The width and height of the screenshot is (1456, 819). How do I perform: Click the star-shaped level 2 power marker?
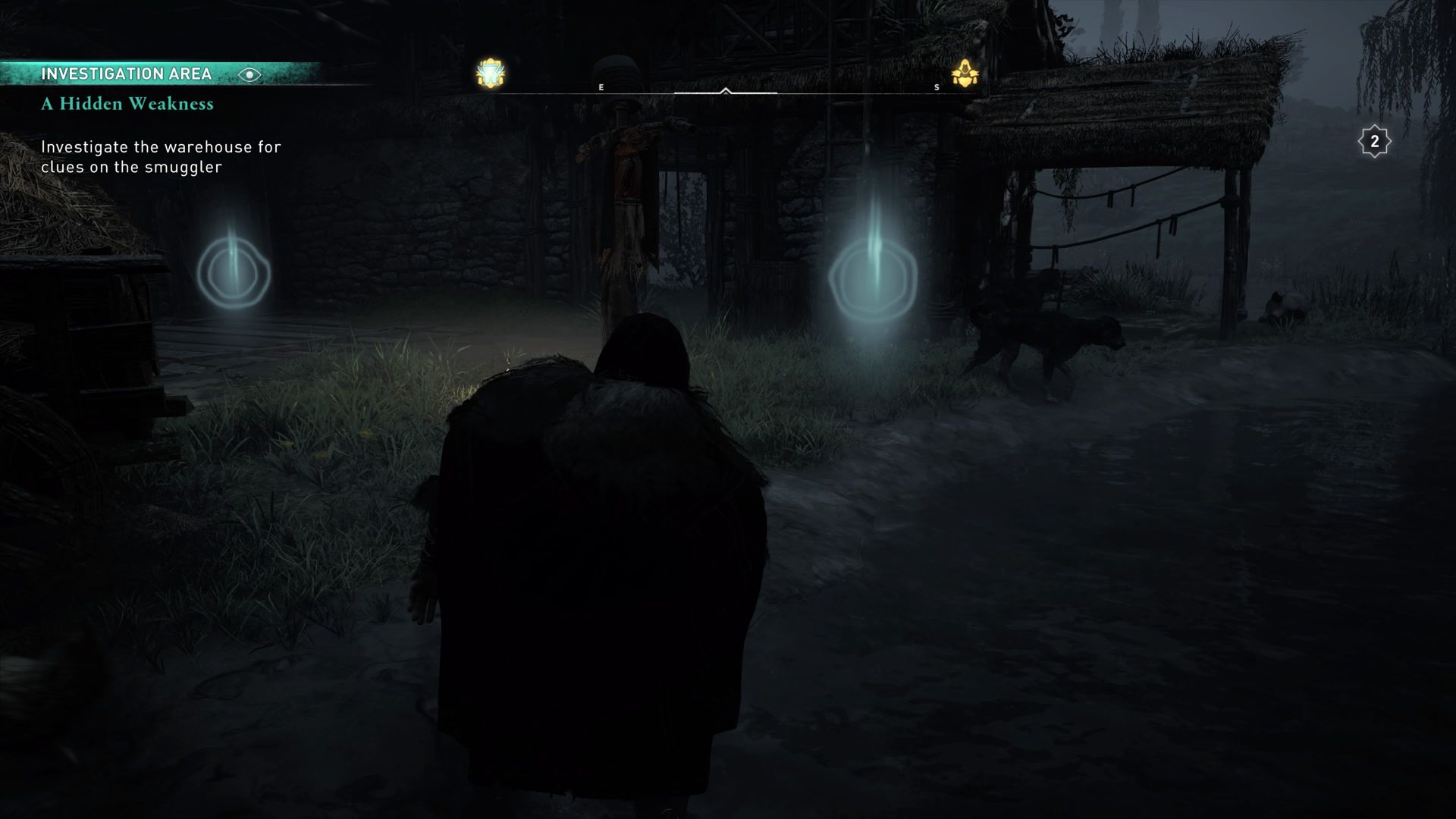(x=1374, y=140)
